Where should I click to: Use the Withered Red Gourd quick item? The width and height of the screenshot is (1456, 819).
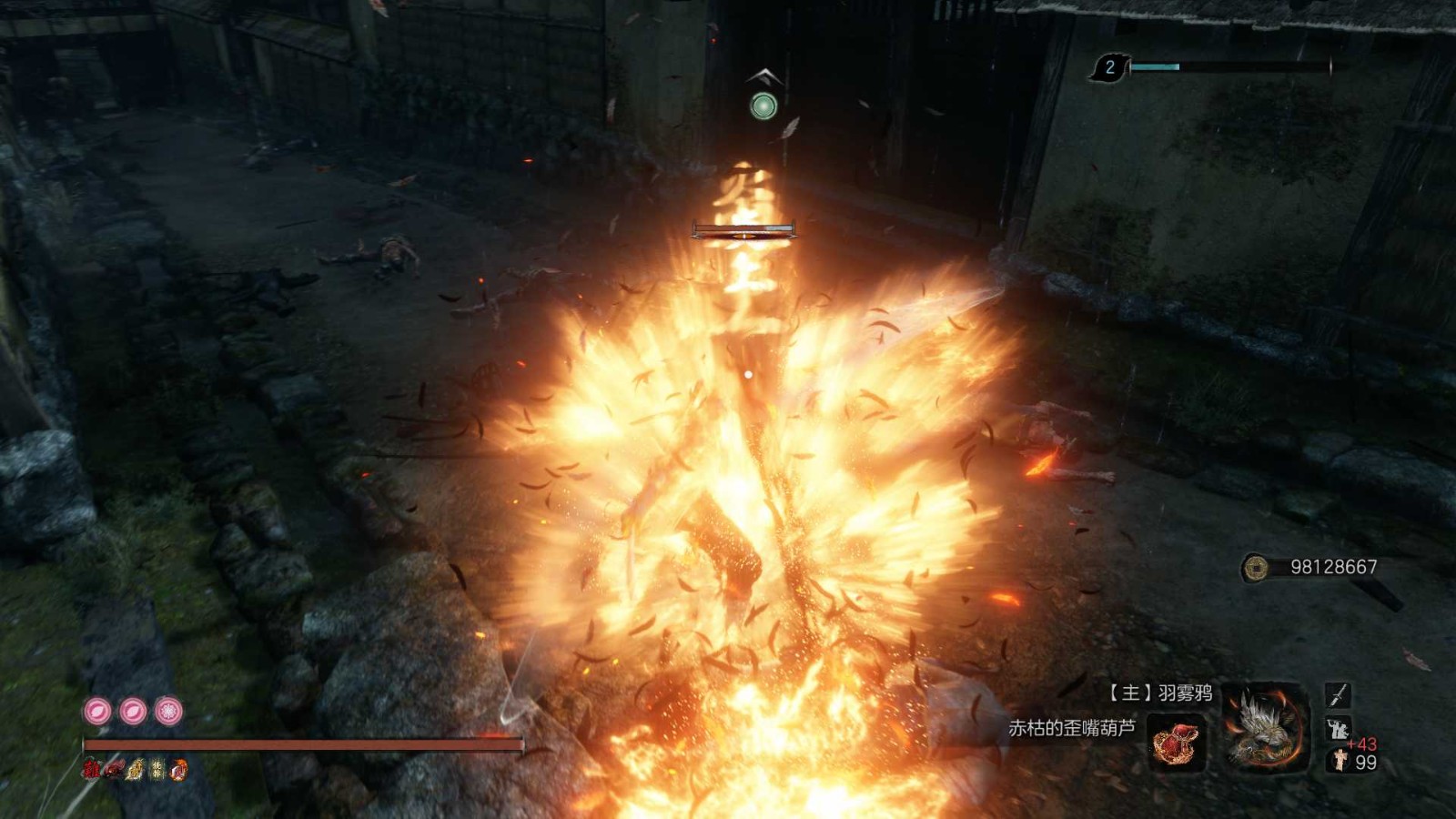click(x=1178, y=743)
